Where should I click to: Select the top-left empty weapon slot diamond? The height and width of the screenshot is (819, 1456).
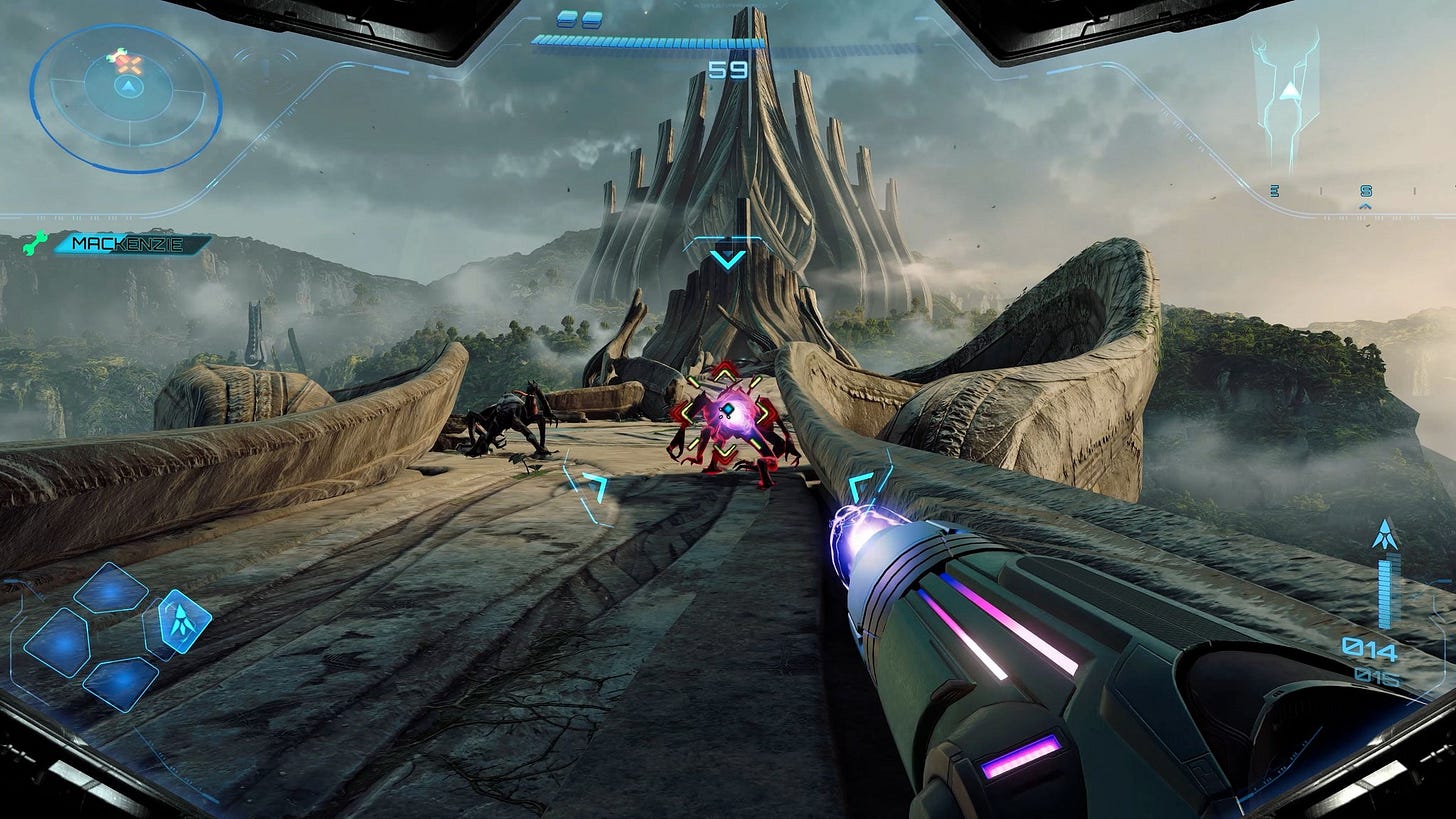pyautogui.click(x=108, y=591)
